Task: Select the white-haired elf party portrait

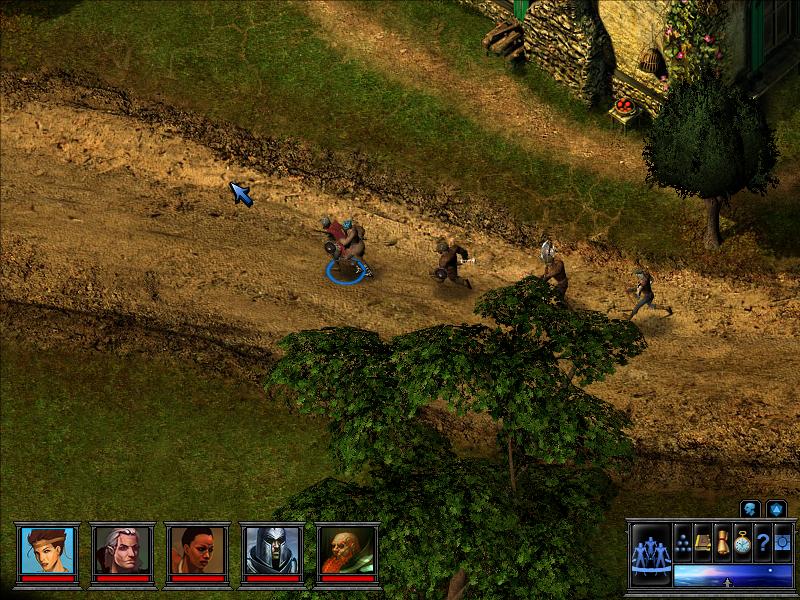Action: [122, 550]
